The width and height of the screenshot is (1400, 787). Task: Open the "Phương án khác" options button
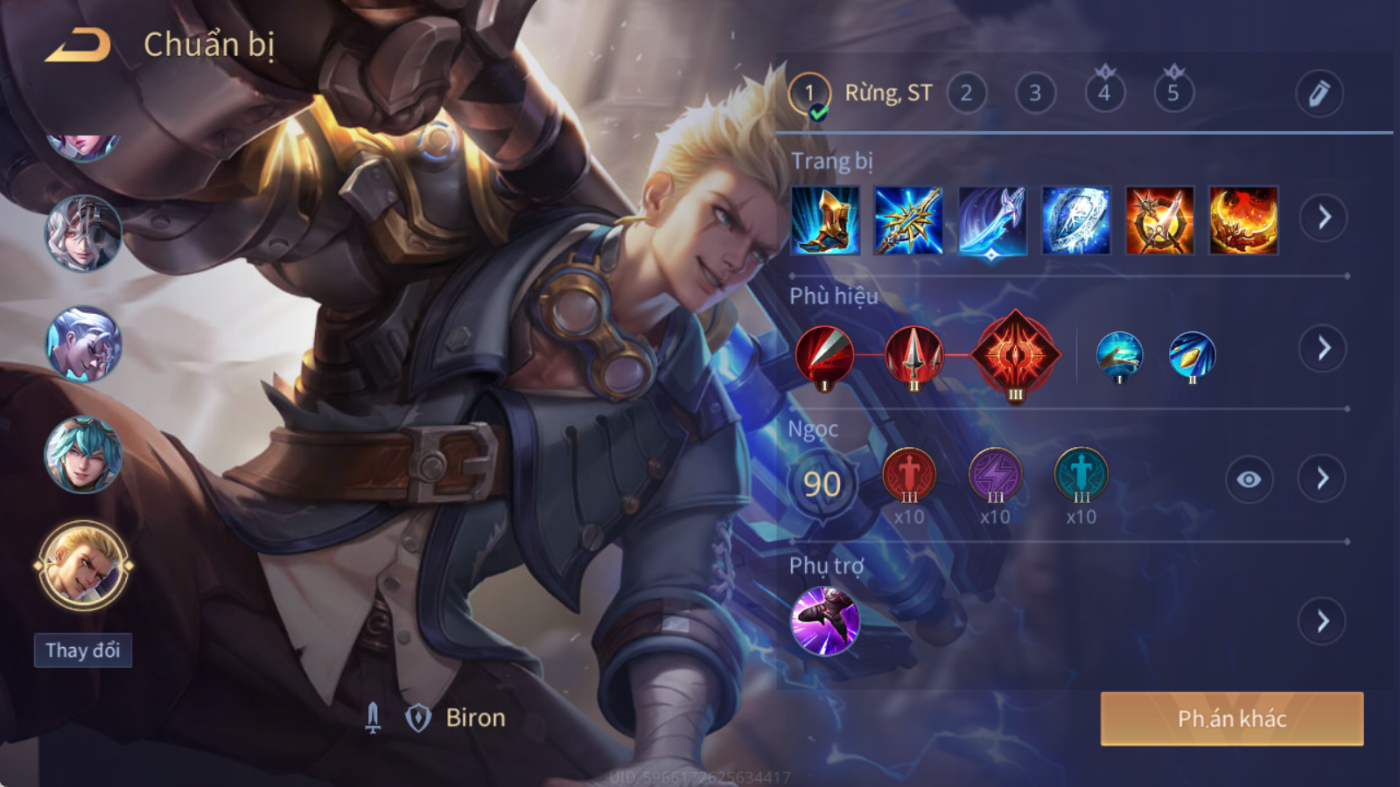pos(1231,719)
